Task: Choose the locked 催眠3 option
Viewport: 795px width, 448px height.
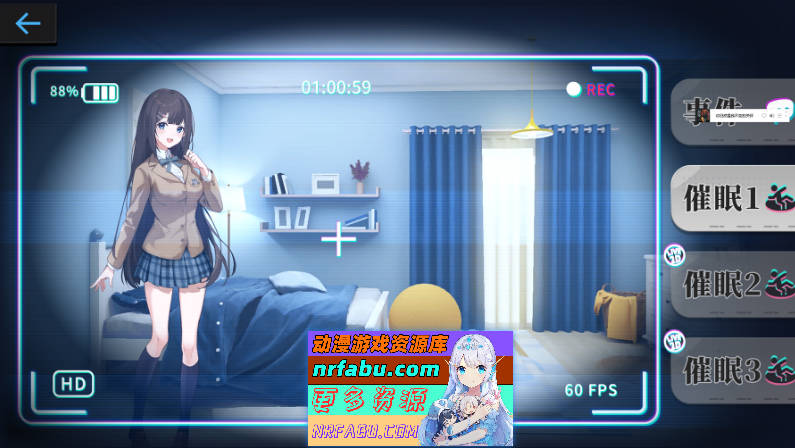Action: (x=732, y=371)
